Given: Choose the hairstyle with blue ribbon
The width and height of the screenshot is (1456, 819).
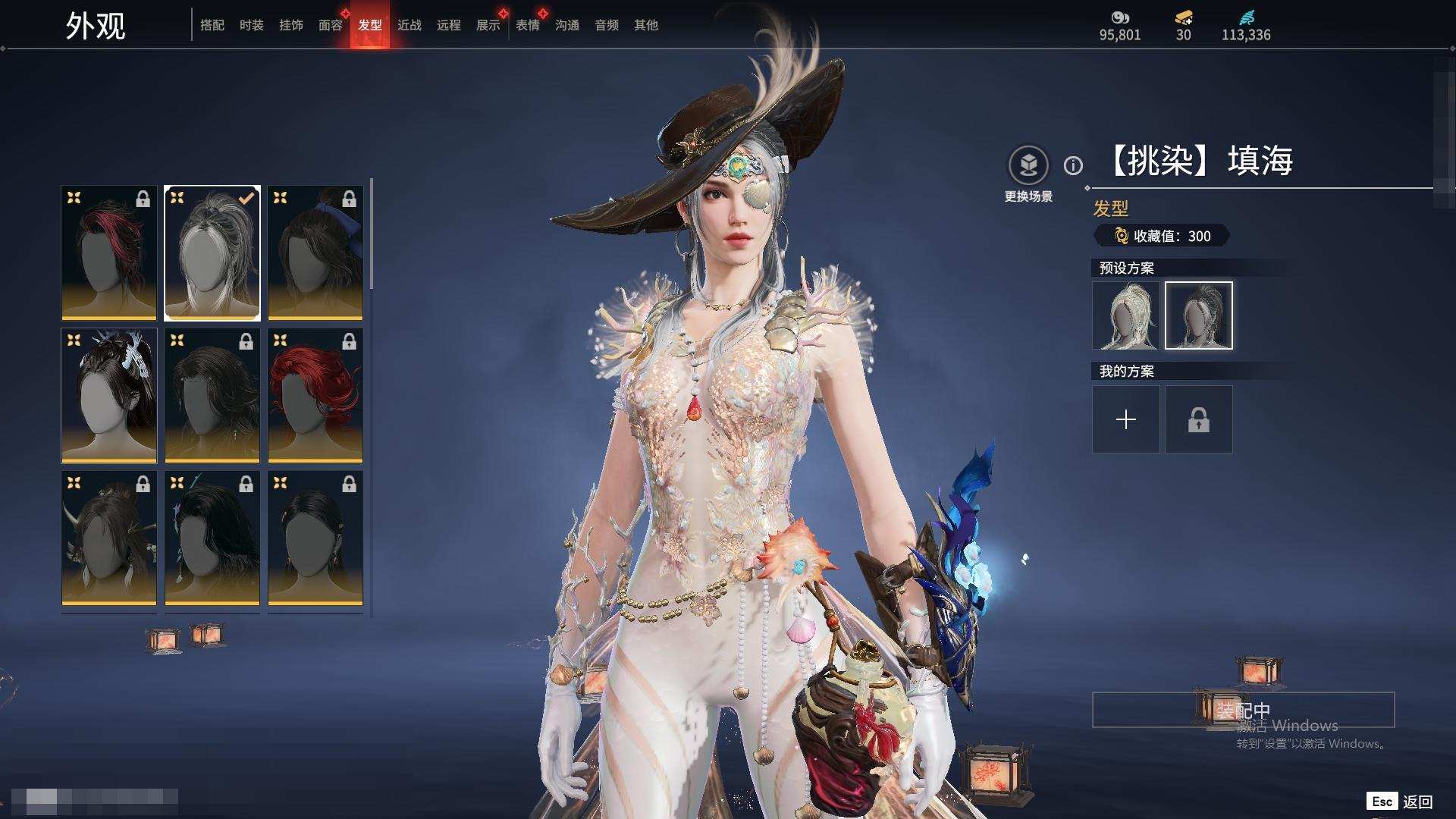Looking at the screenshot, I should click(x=315, y=253).
